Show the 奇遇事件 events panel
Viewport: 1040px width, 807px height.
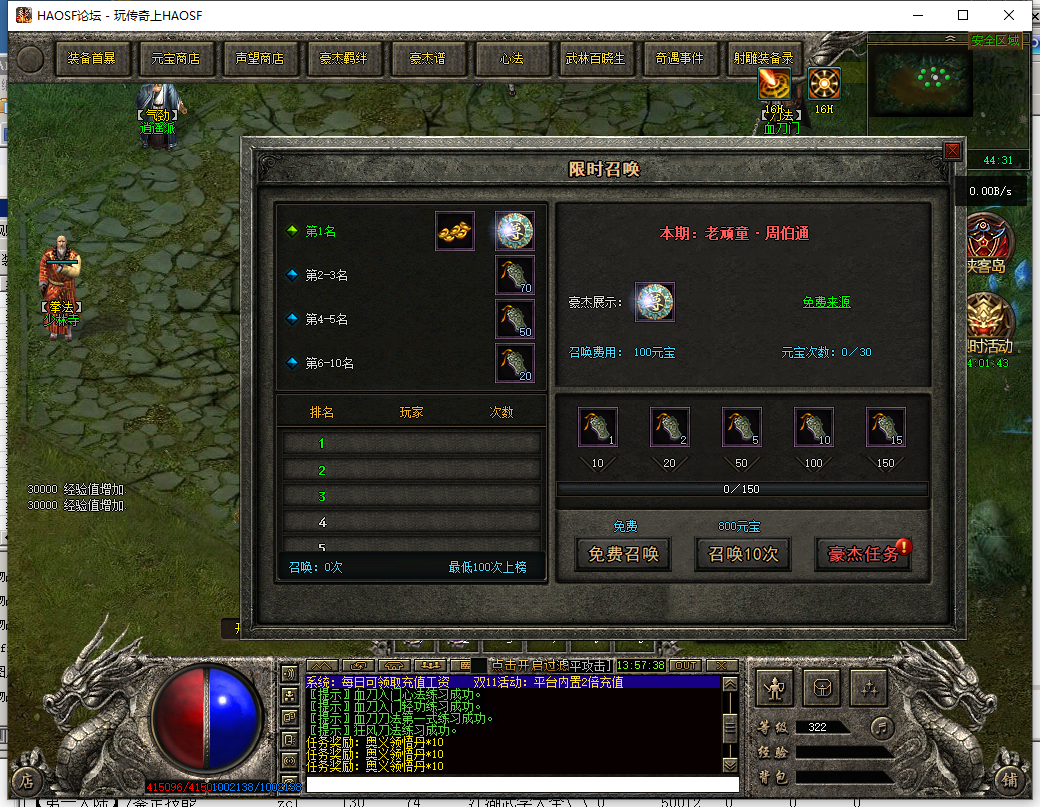point(680,58)
